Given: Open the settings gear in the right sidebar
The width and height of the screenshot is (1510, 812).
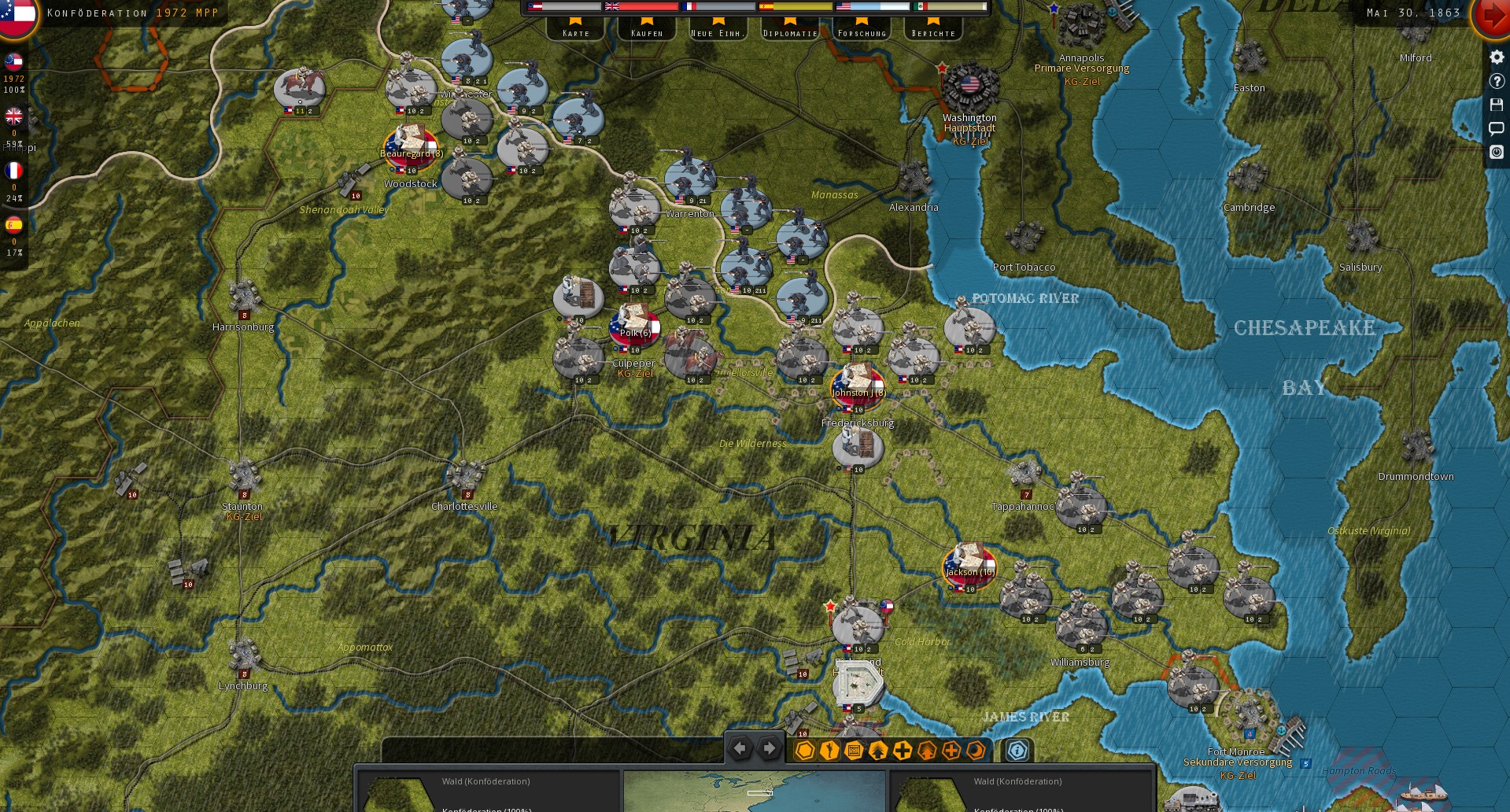Looking at the screenshot, I should [1497, 57].
